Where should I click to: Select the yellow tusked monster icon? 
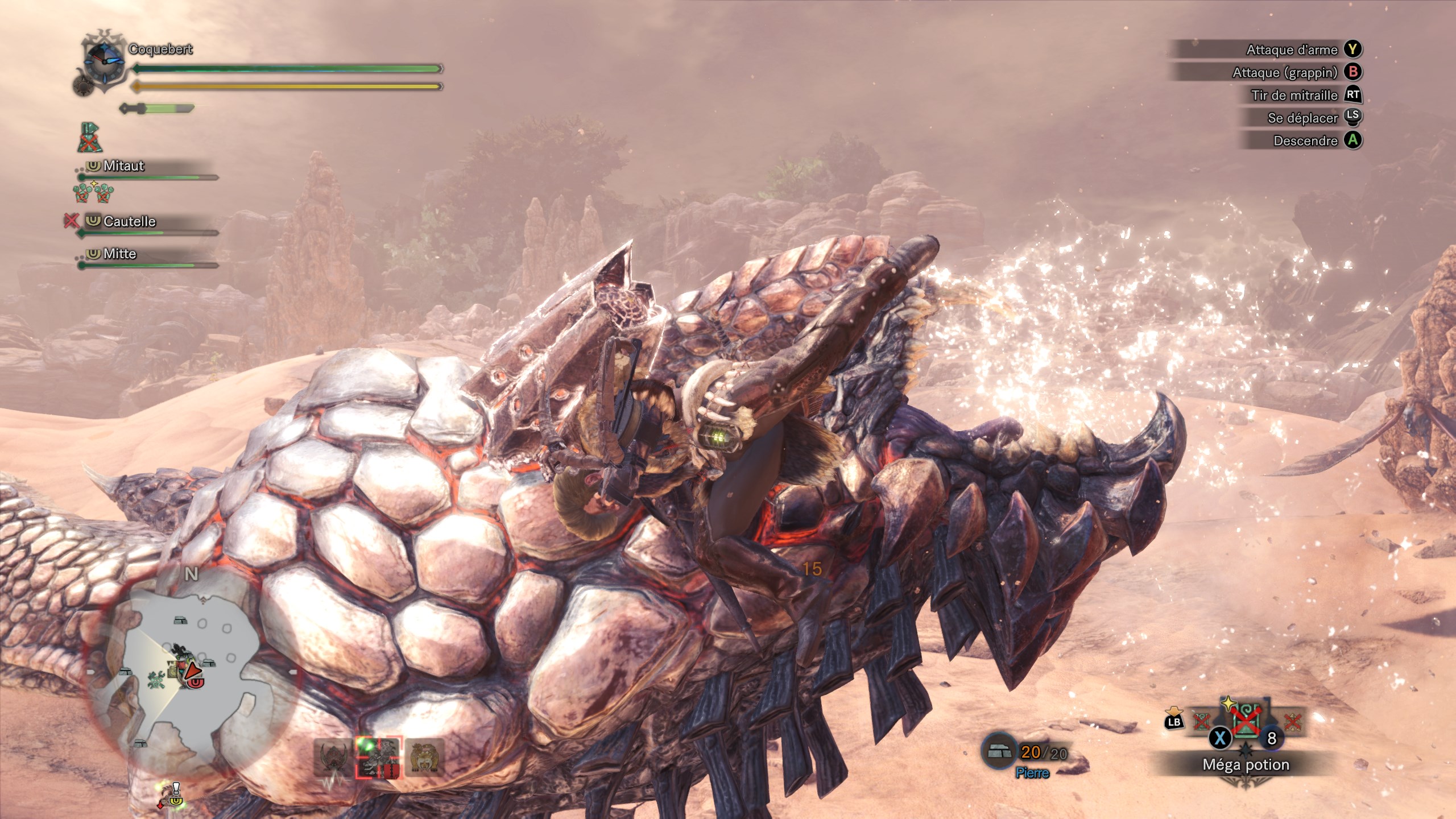pyautogui.click(x=424, y=757)
